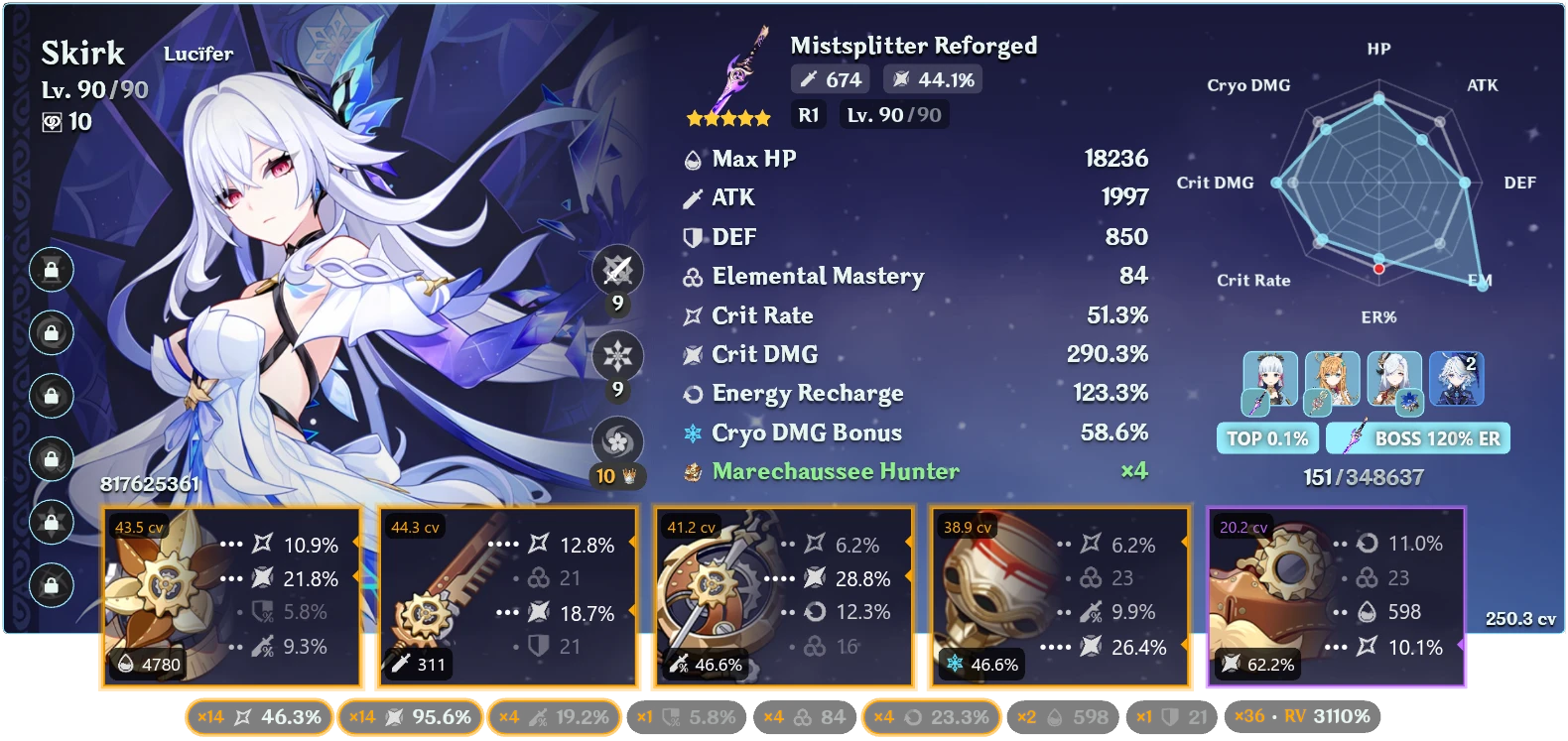The image size is (1568, 741).
Task: Click the red dot on the stat radar chart
Action: (x=1377, y=267)
